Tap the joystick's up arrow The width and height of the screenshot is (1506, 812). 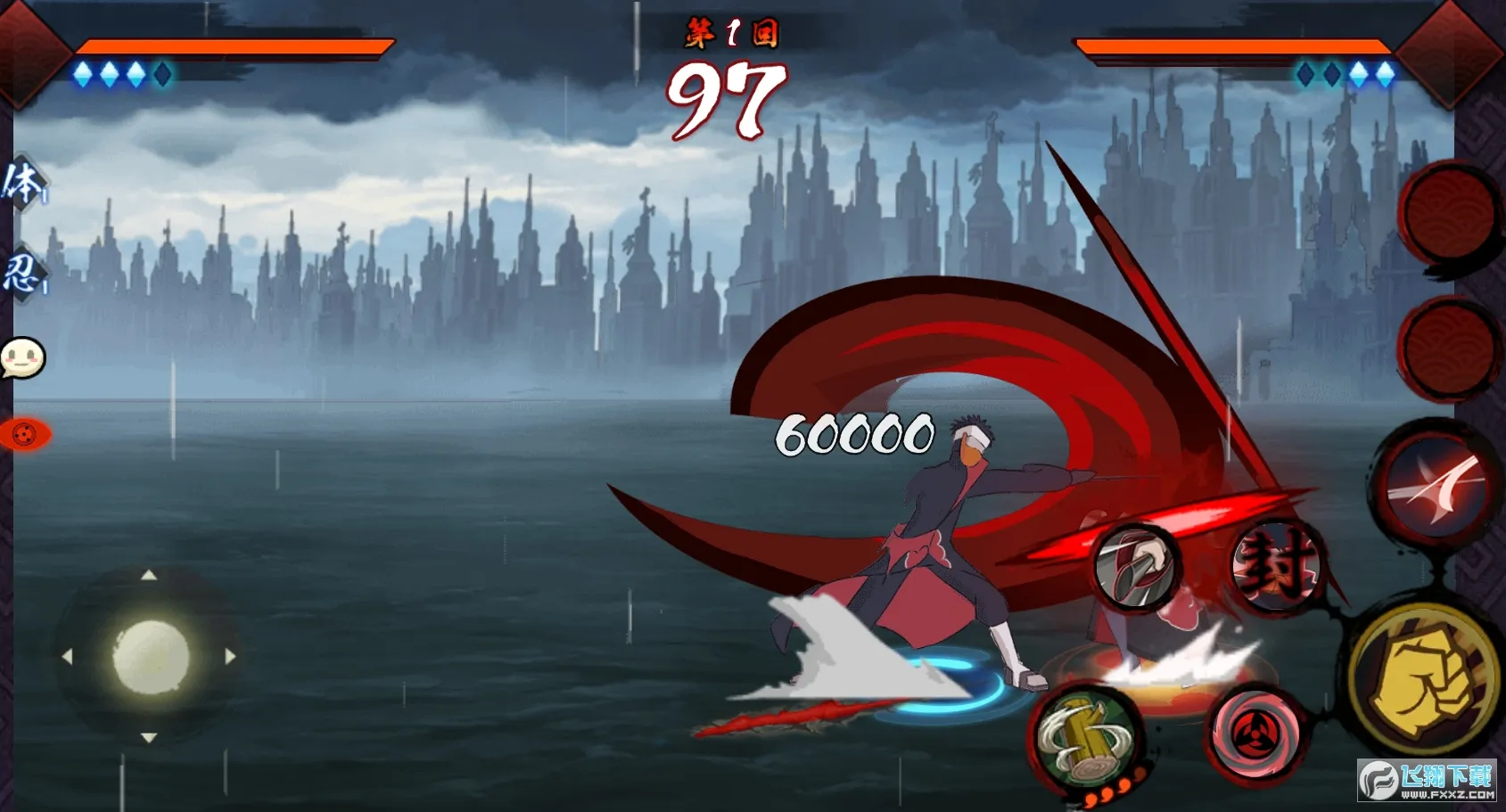[x=149, y=576]
